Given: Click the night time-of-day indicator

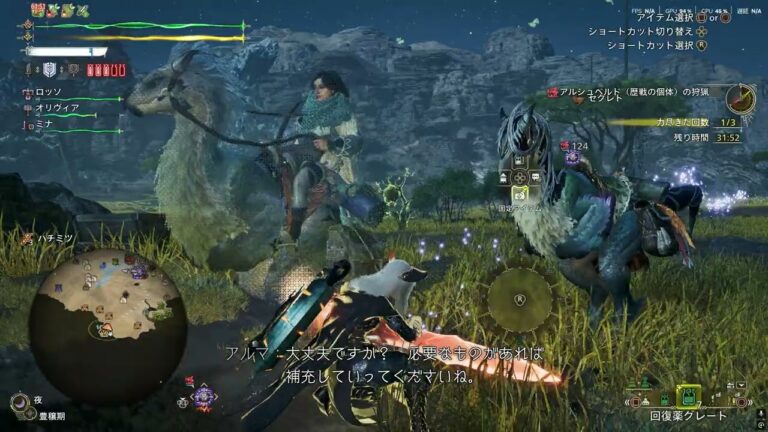Looking at the screenshot, I should [x=19, y=402].
